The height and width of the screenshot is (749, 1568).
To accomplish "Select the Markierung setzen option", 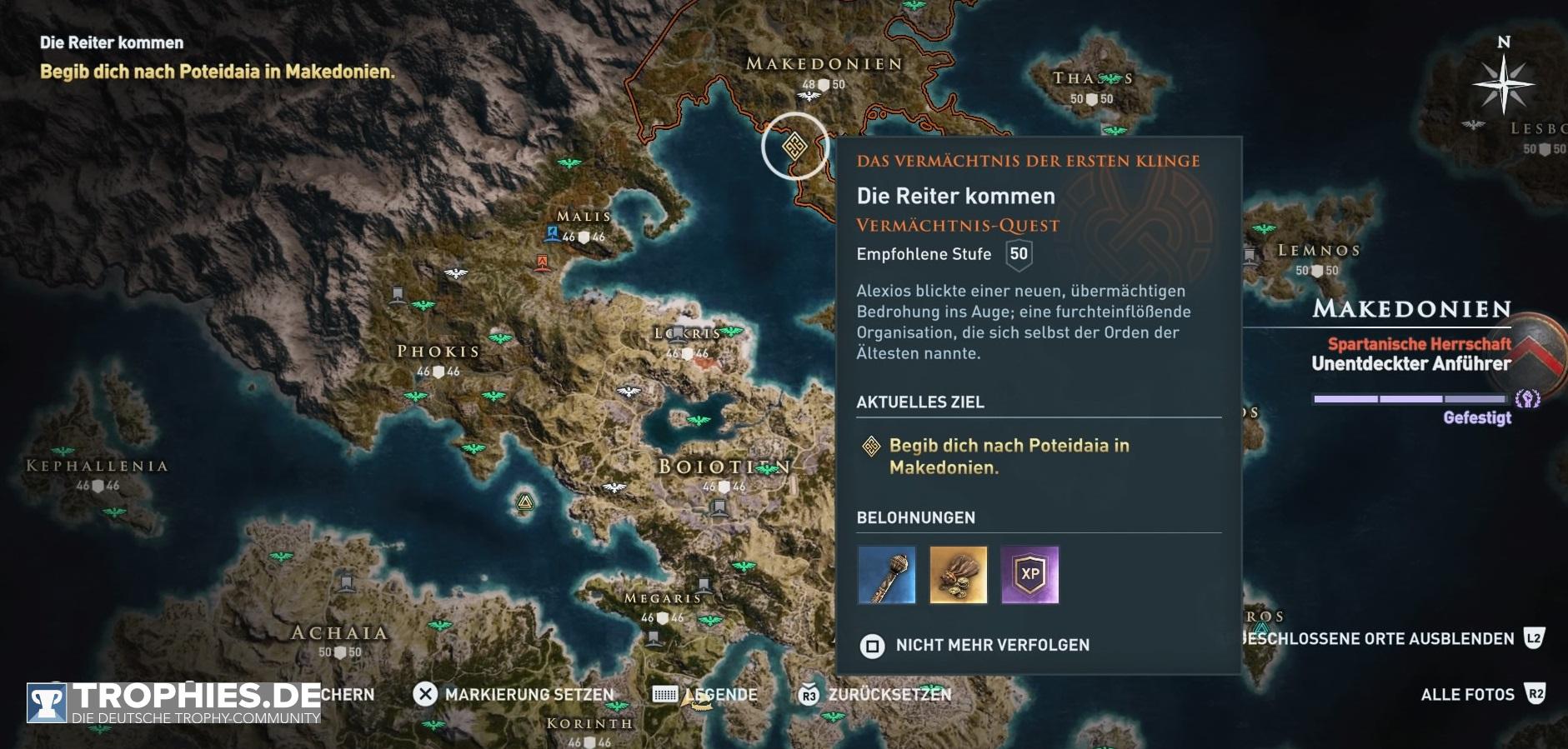I will (513, 694).
